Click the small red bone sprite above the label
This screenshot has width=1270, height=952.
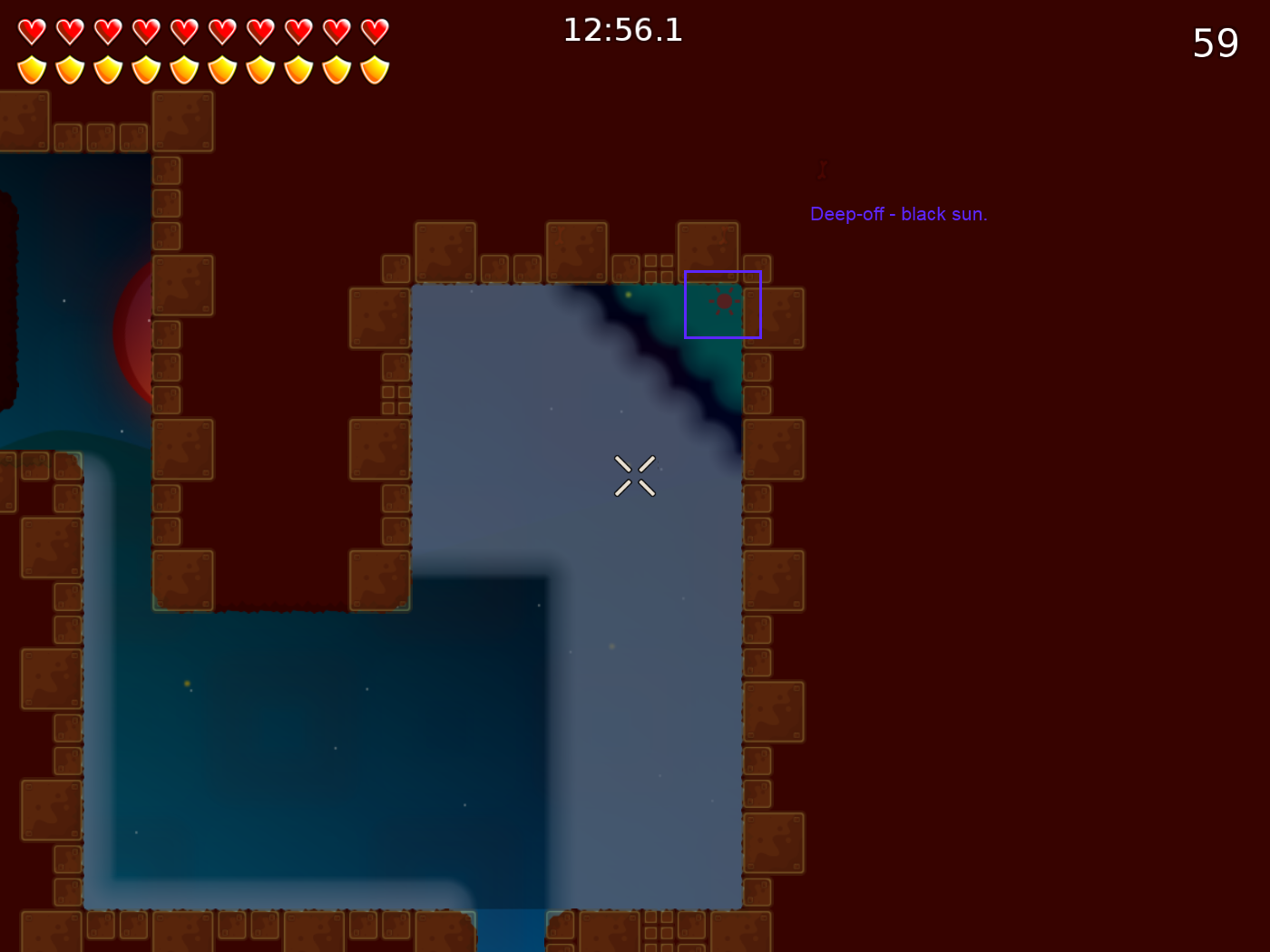(x=822, y=170)
